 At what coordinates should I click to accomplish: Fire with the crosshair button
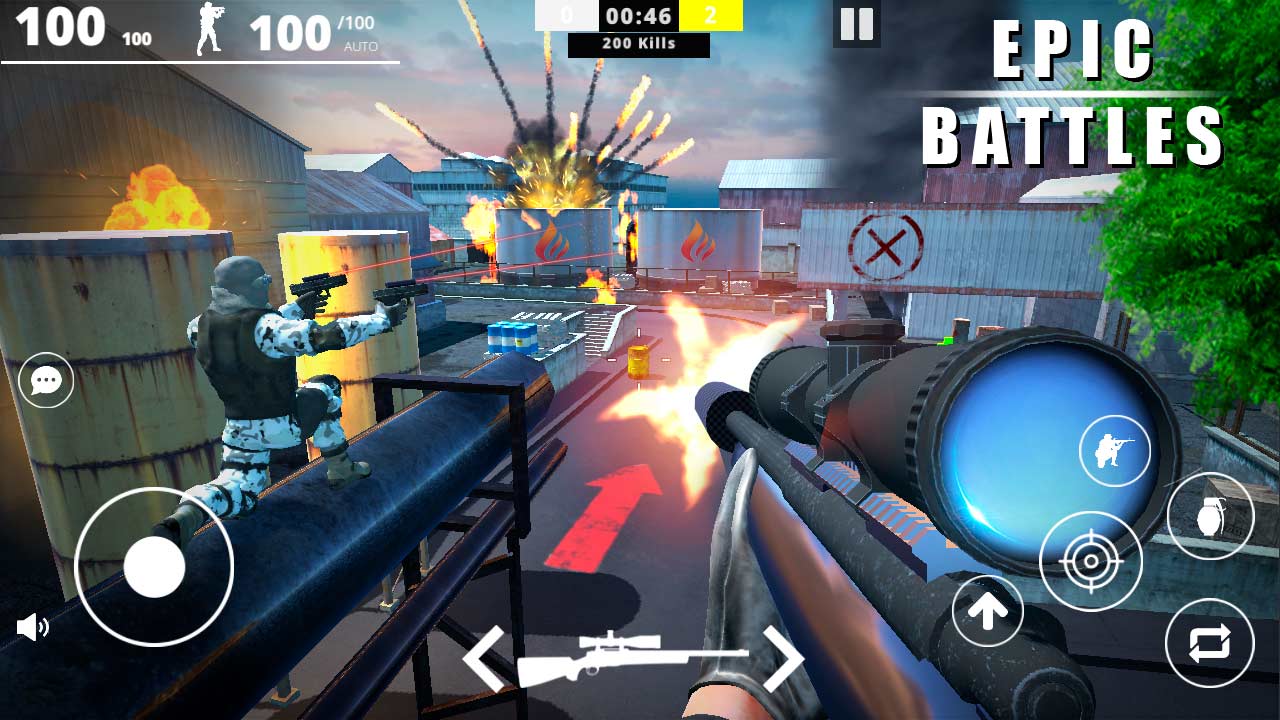[x=1091, y=561]
